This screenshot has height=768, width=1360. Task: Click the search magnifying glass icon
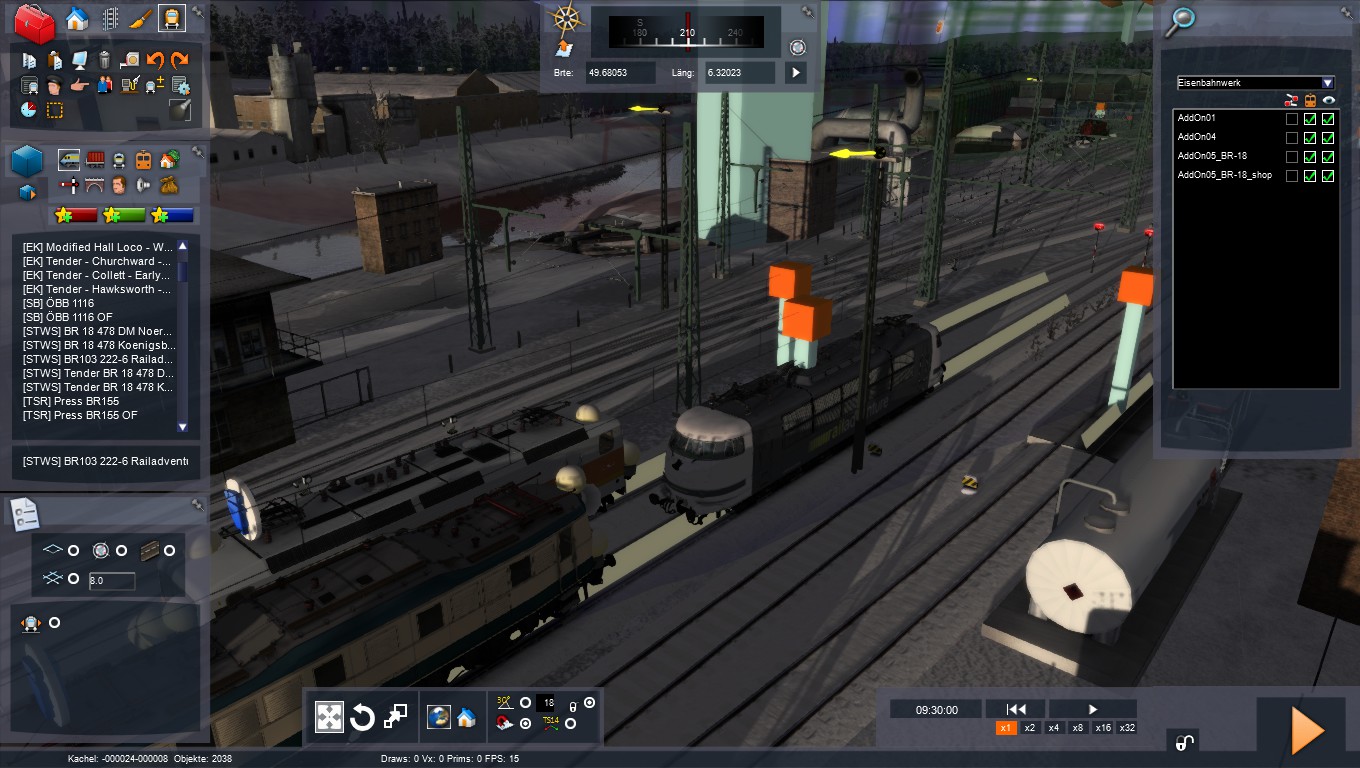pyautogui.click(x=1183, y=19)
